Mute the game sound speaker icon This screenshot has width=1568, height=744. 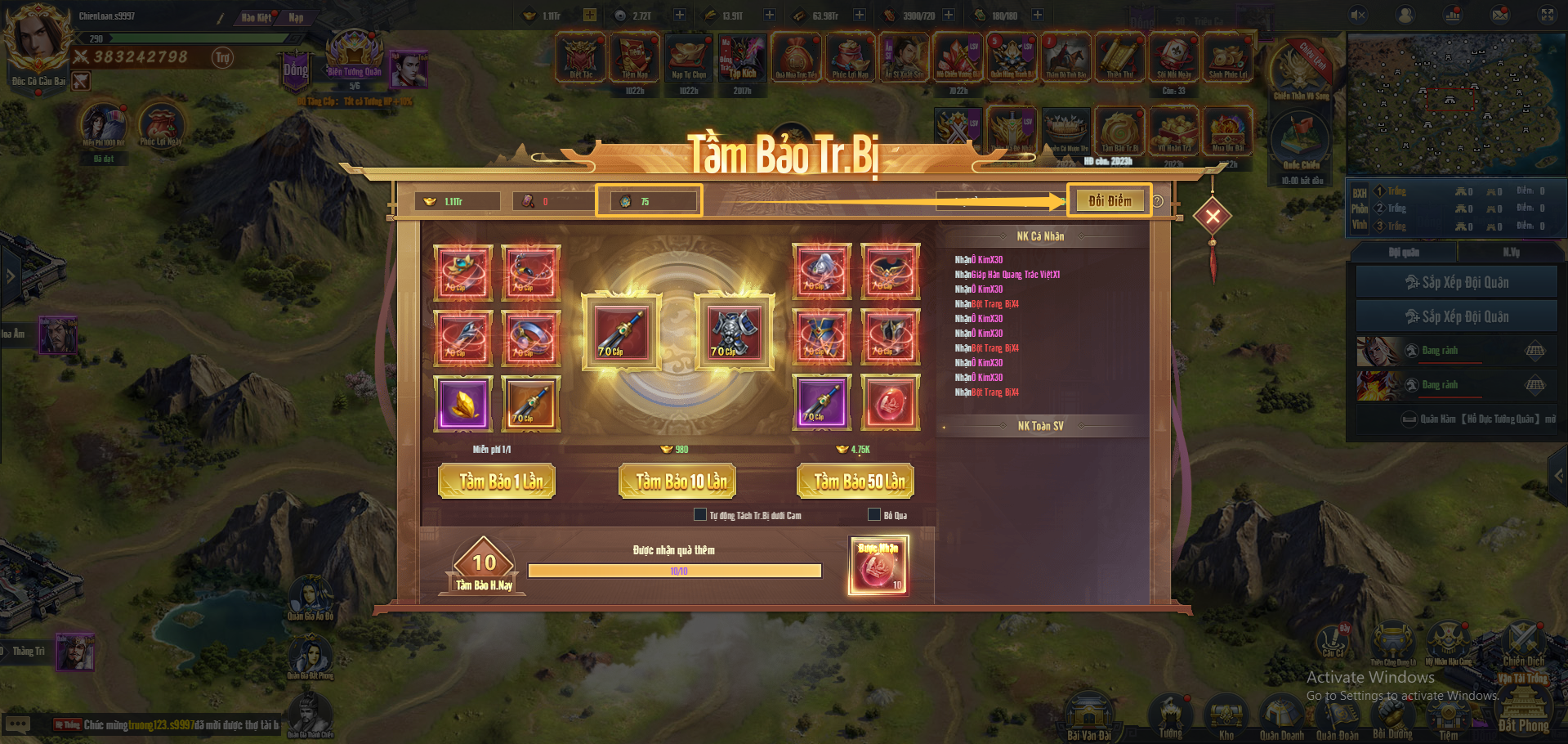click(1358, 15)
